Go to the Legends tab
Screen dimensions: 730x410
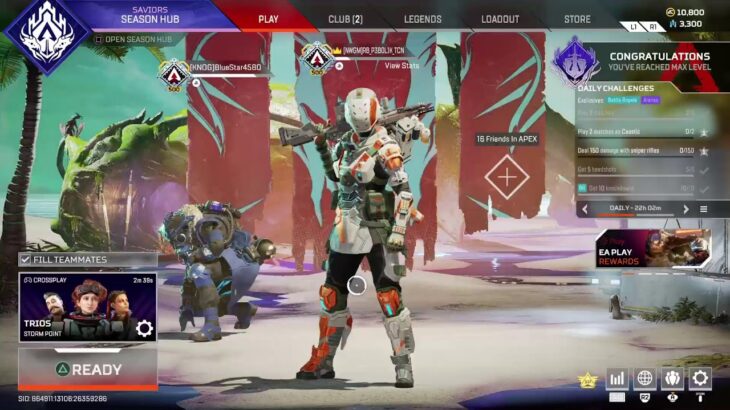(423, 19)
